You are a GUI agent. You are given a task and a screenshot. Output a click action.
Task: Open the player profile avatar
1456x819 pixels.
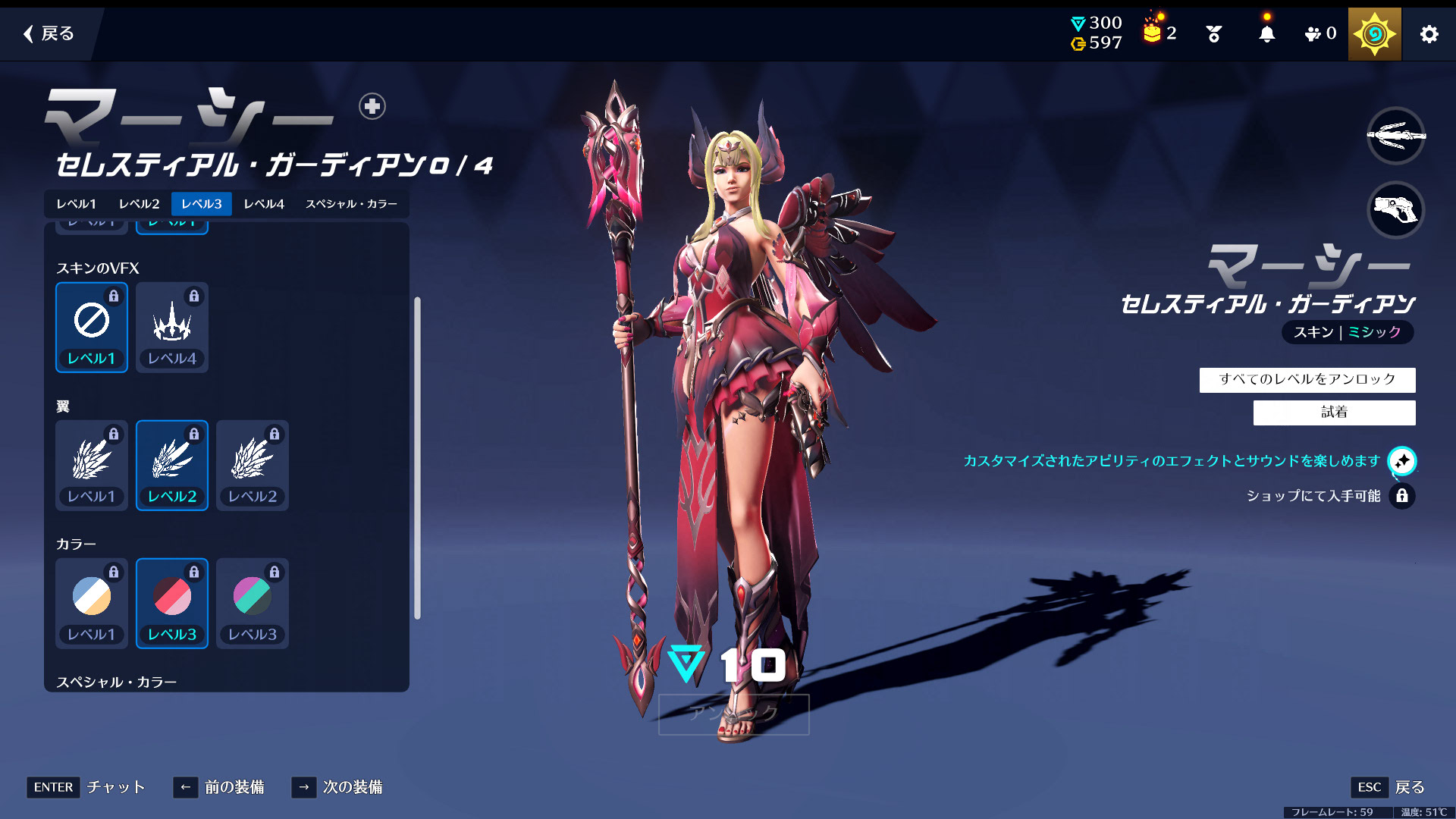click(1374, 34)
